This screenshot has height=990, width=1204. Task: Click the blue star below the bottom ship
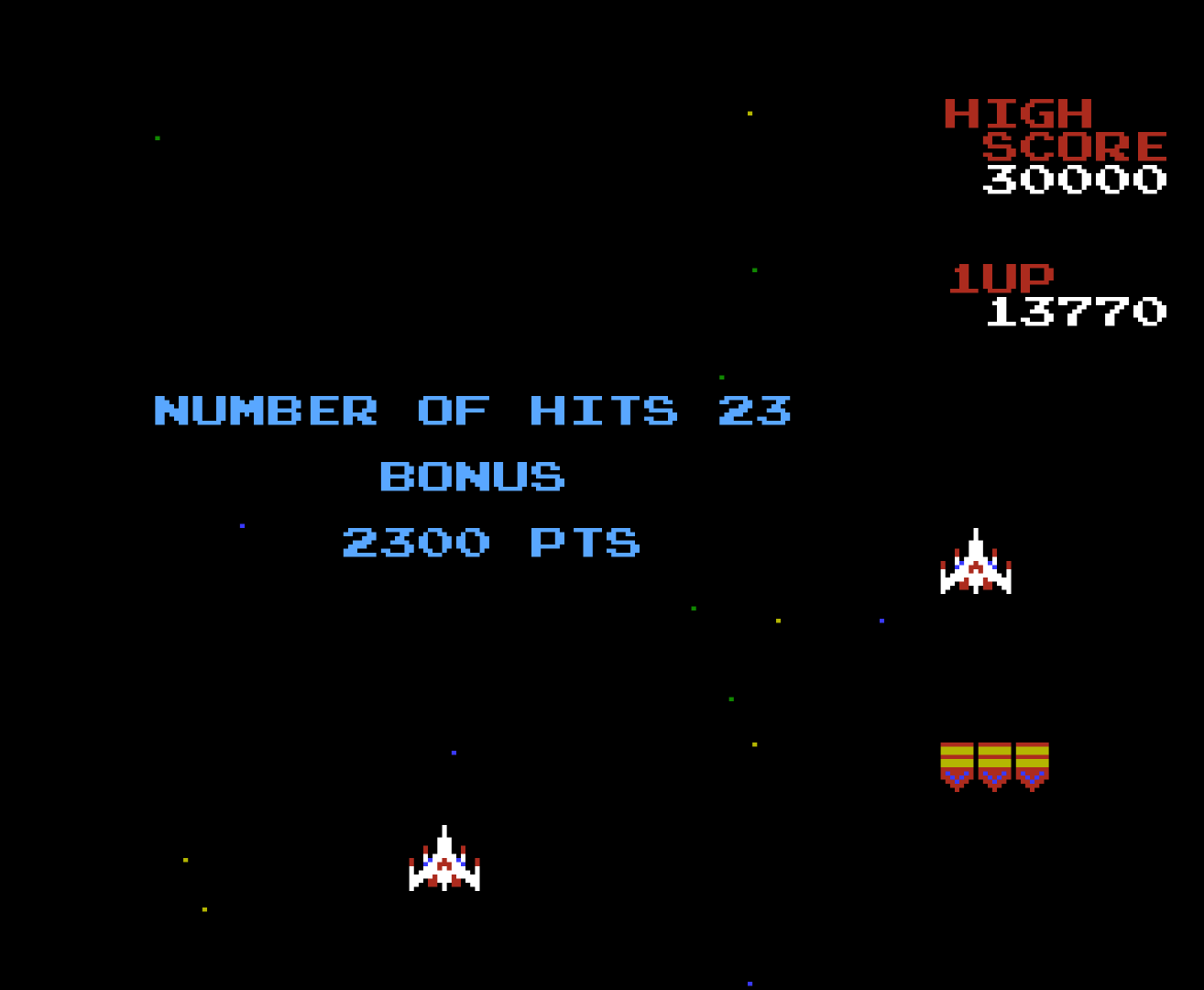750,984
